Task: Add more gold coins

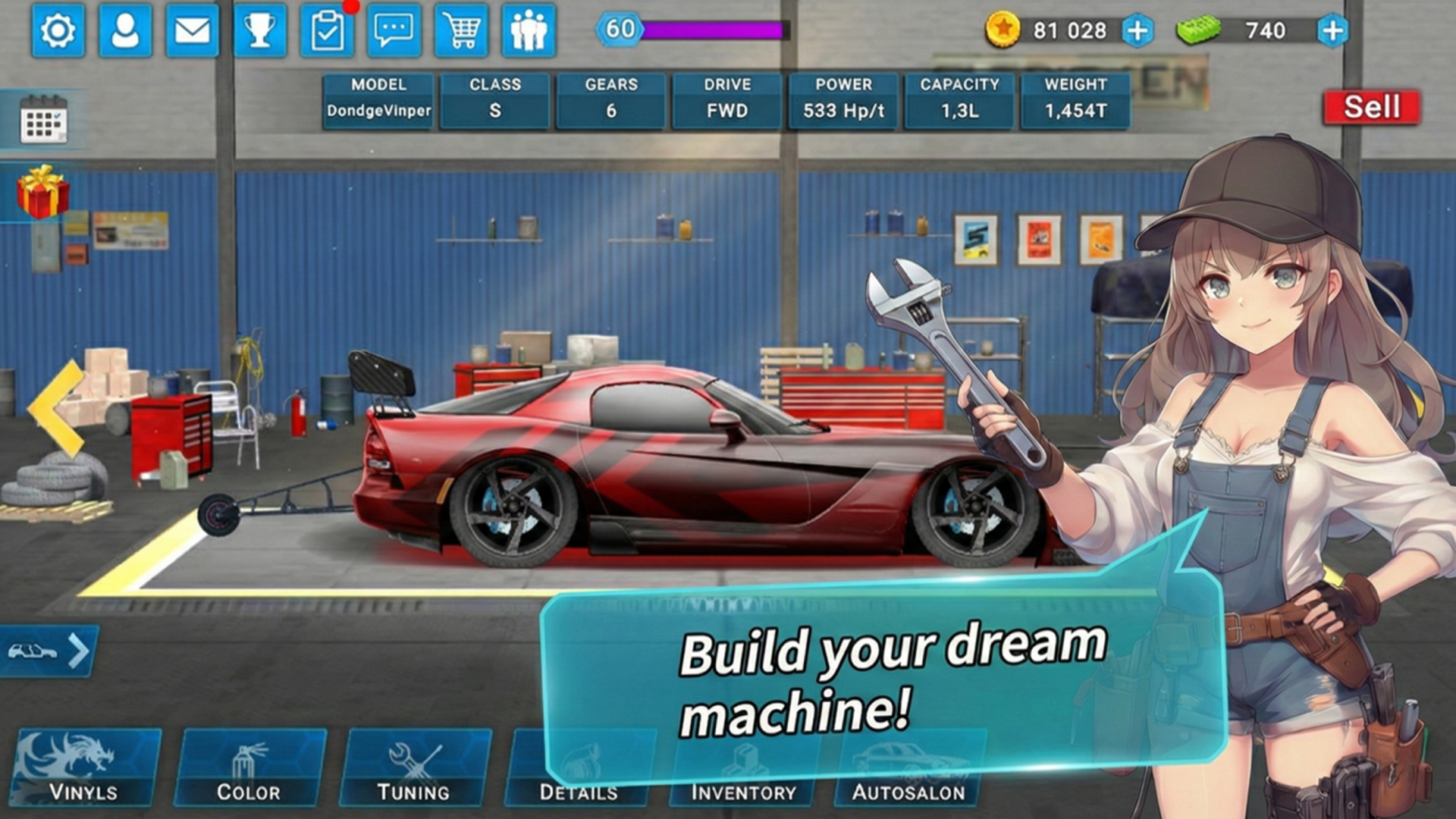Action: pyautogui.click(x=1137, y=30)
